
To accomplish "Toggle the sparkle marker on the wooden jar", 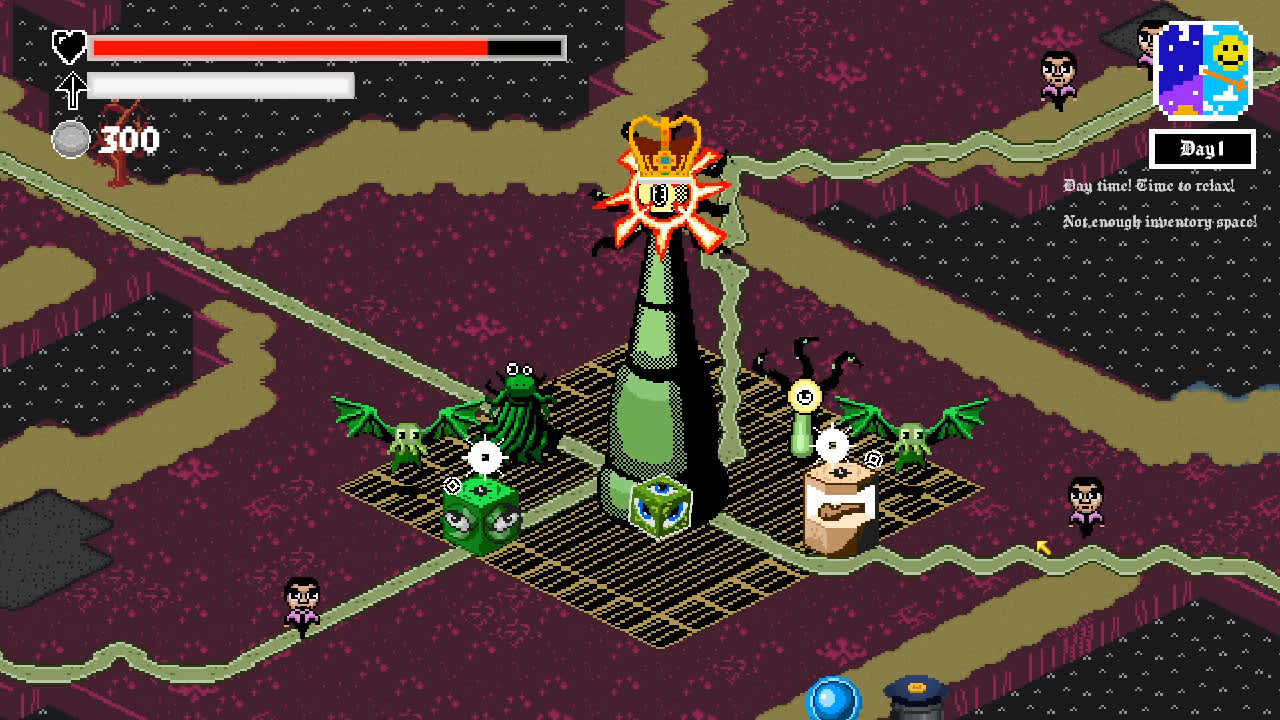I will 833,442.
